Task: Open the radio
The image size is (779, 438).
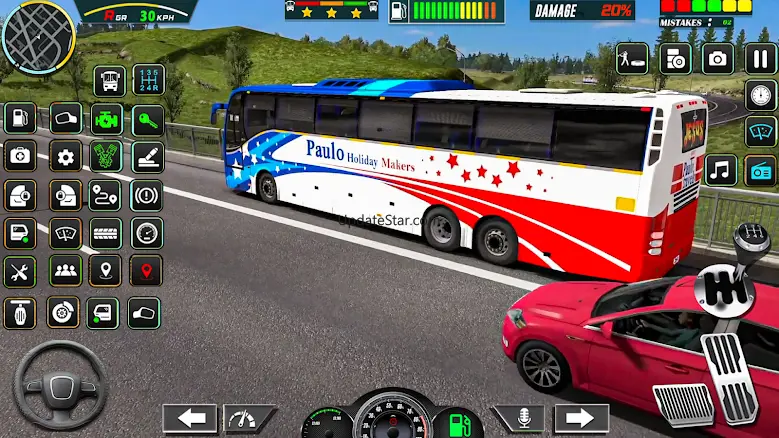Action: point(761,170)
